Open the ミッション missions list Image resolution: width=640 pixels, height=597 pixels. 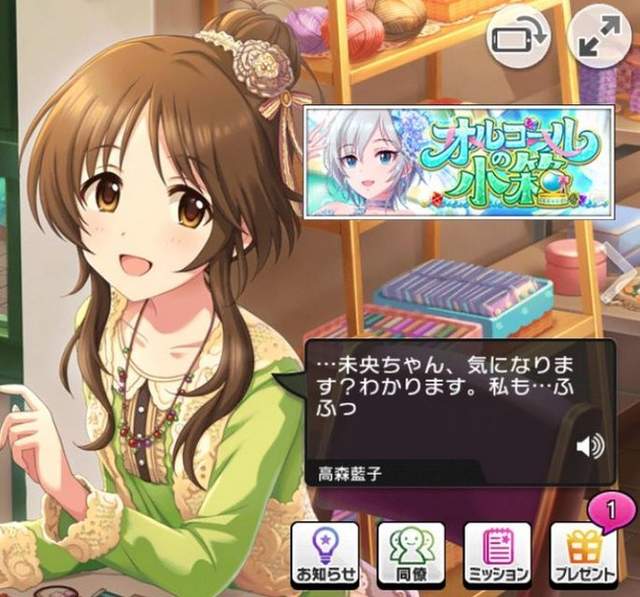(x=497, y=553)
